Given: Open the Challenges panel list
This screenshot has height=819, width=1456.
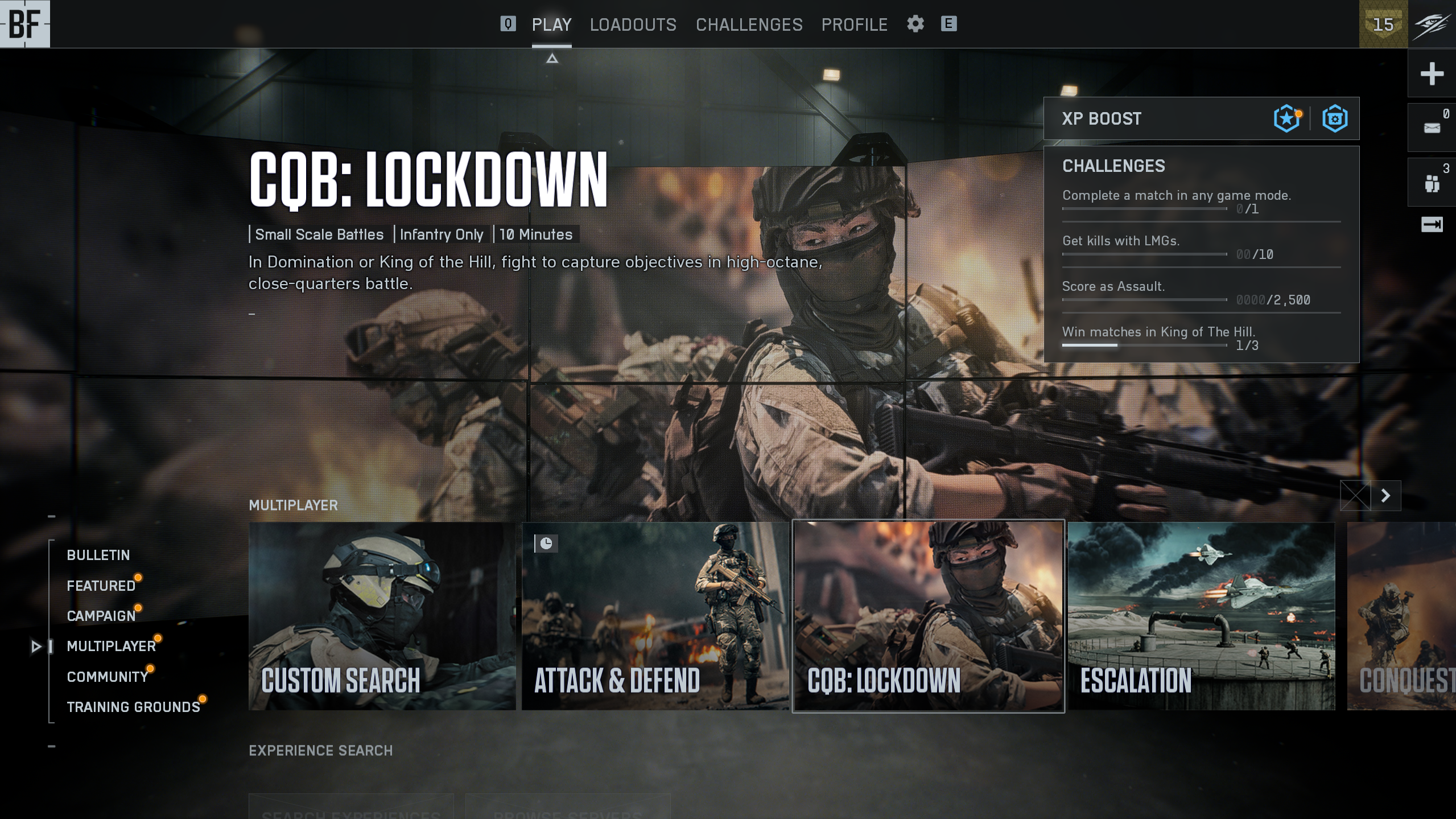Looking at the screenshot, I should (1113, 166).
